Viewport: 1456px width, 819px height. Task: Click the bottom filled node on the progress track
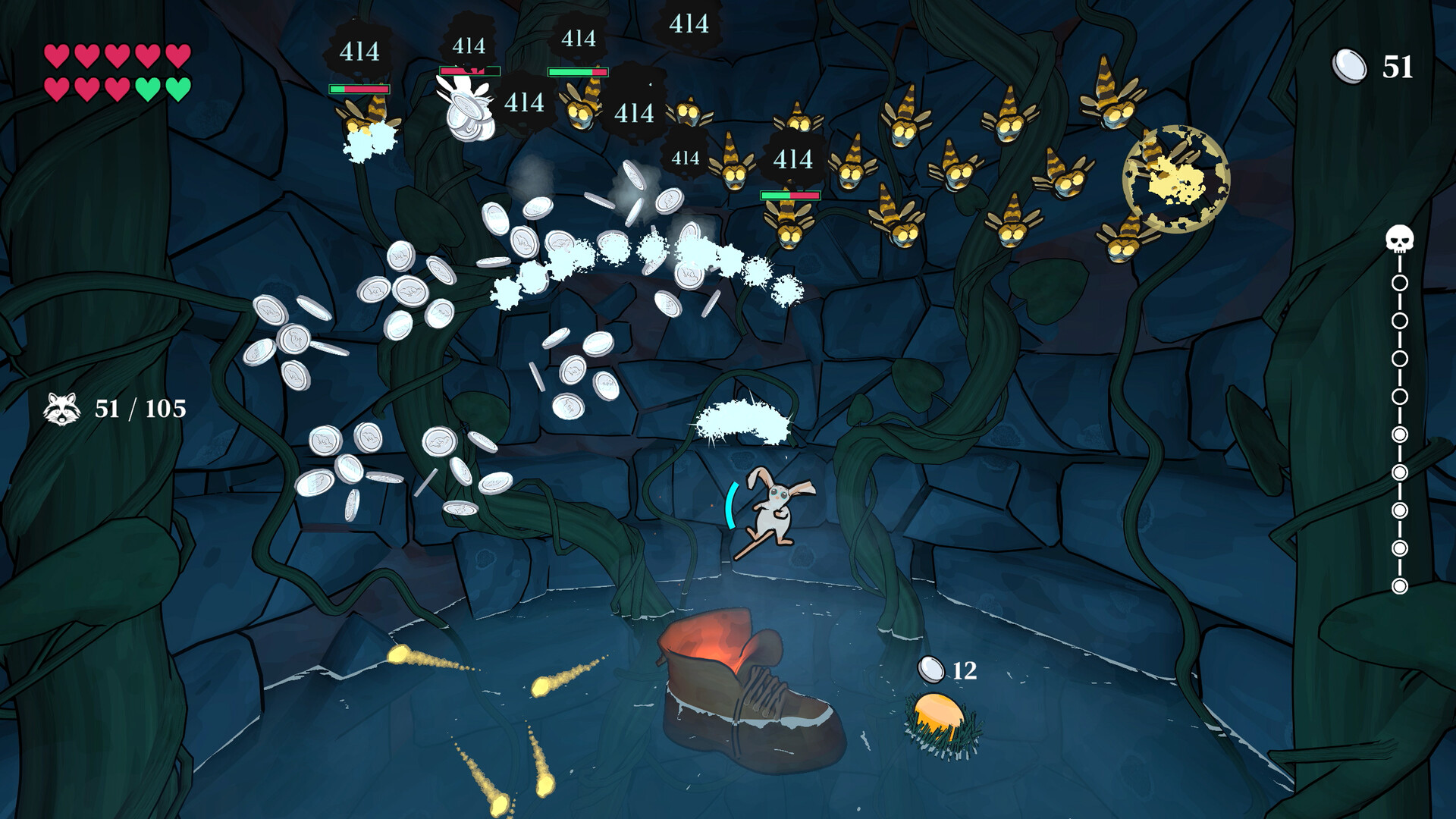point(1401,585)
